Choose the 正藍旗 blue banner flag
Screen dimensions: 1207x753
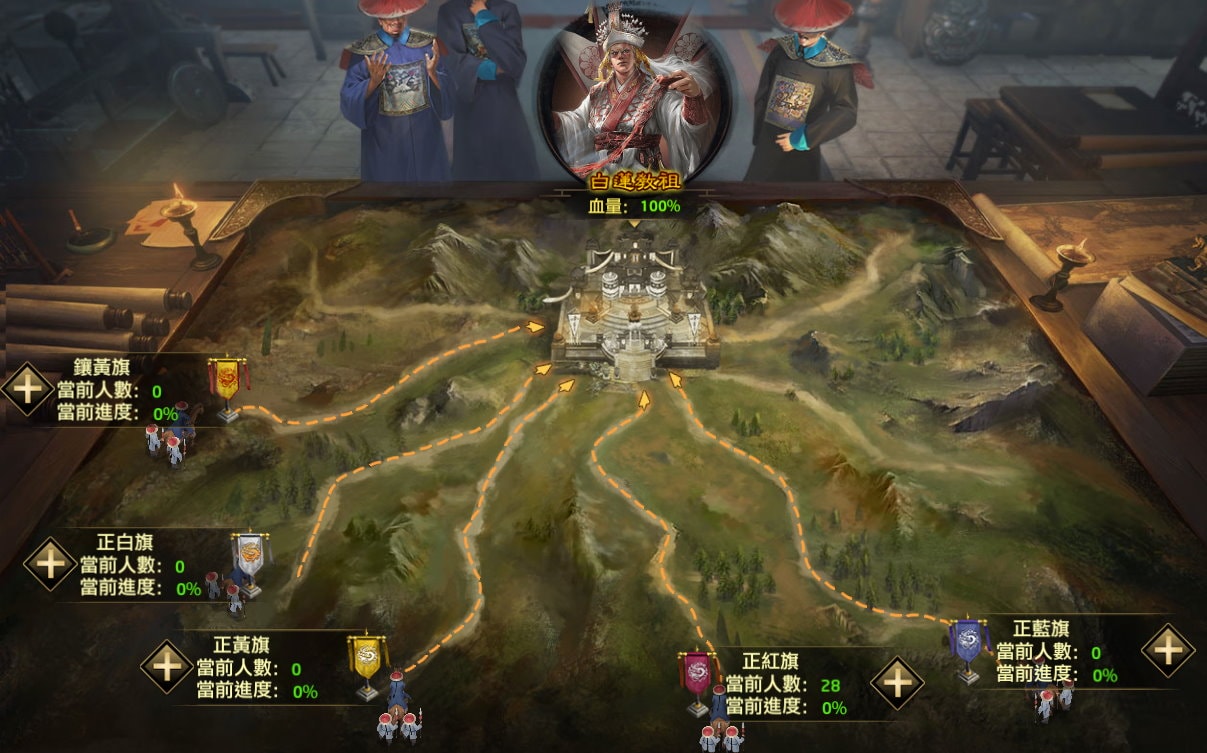coord(967,642)
